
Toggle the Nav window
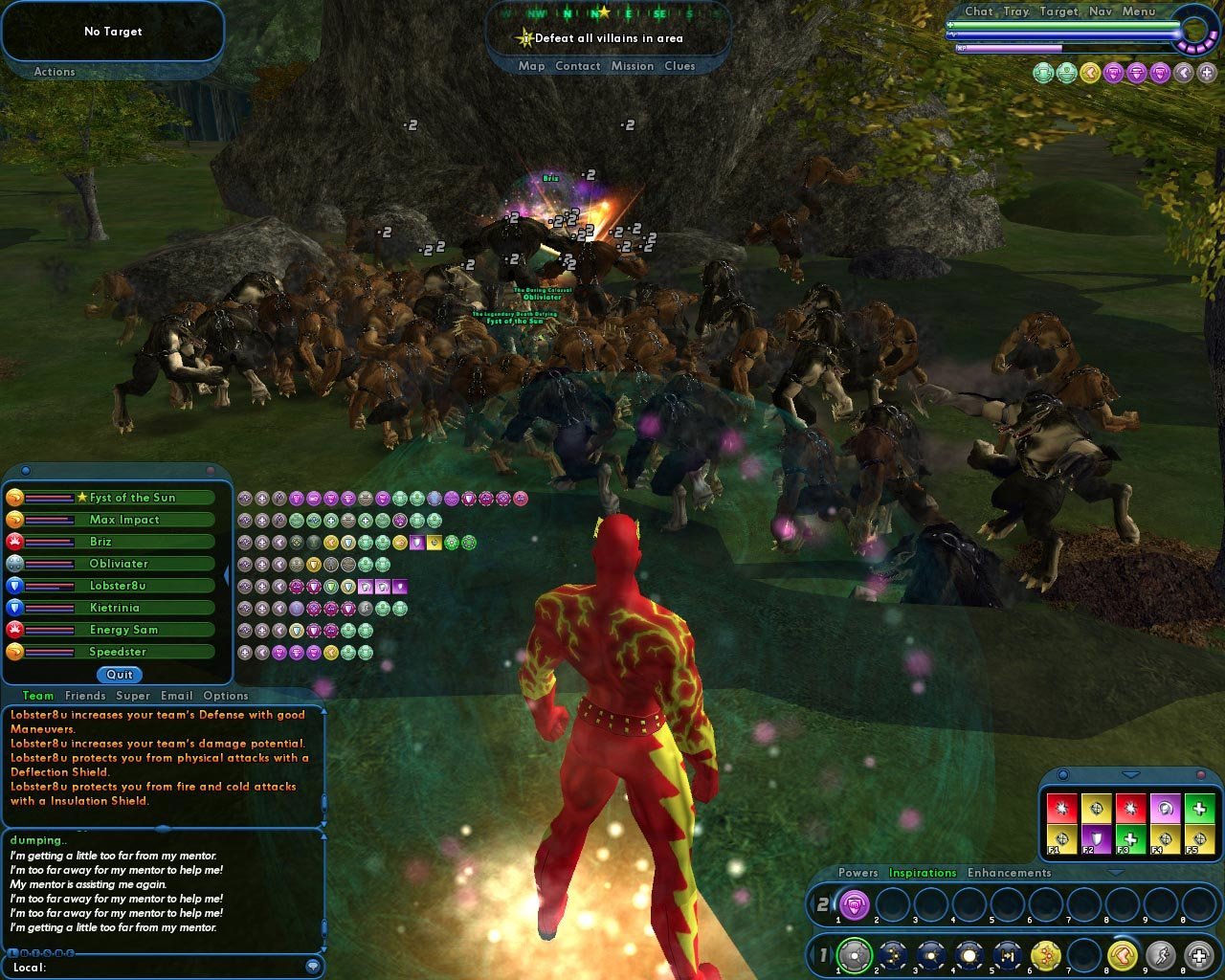[1101, 11]
